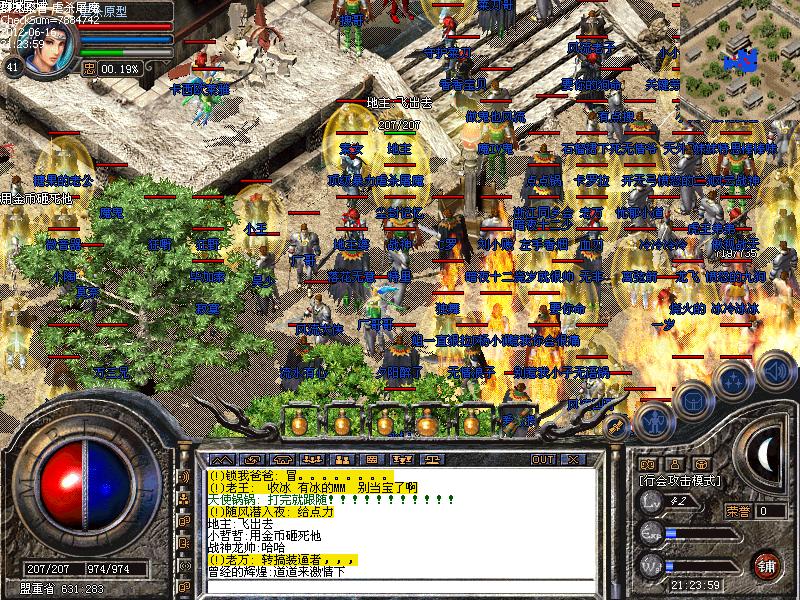
Task: Click the 荣誉 honor label
Action: pyautogui.click(x=738, y=510)
